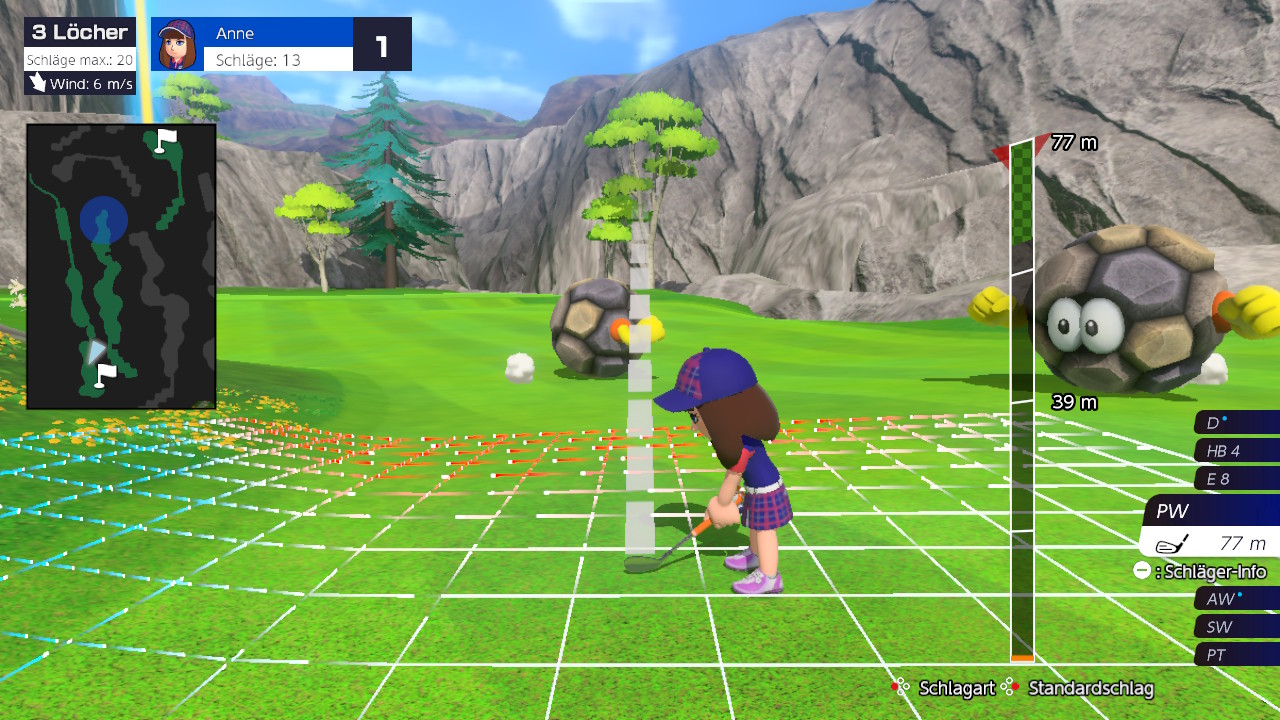Switch to the AW wedge club
The image size is (1280, 720).
pos(1236,599)
